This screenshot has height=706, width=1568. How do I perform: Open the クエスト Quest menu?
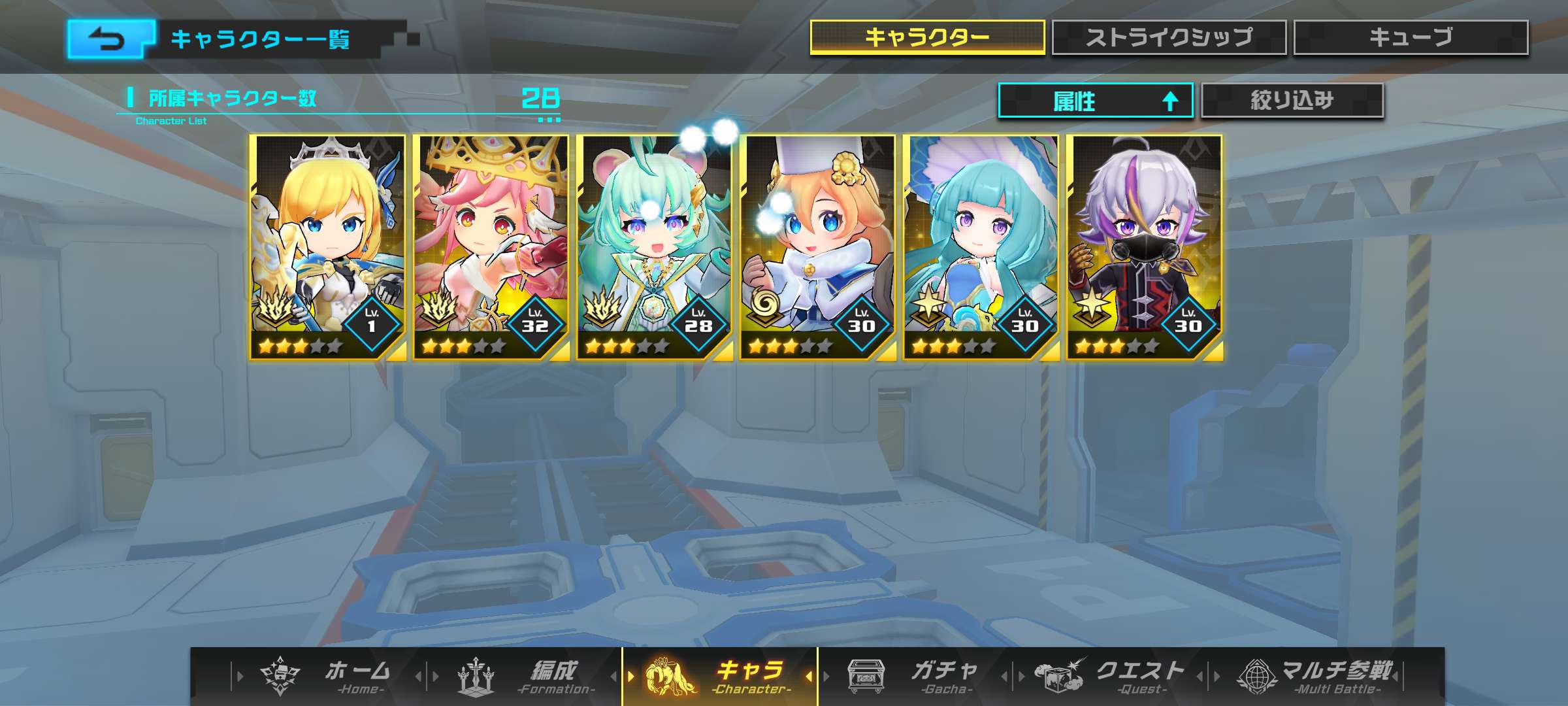[1111, 676]
